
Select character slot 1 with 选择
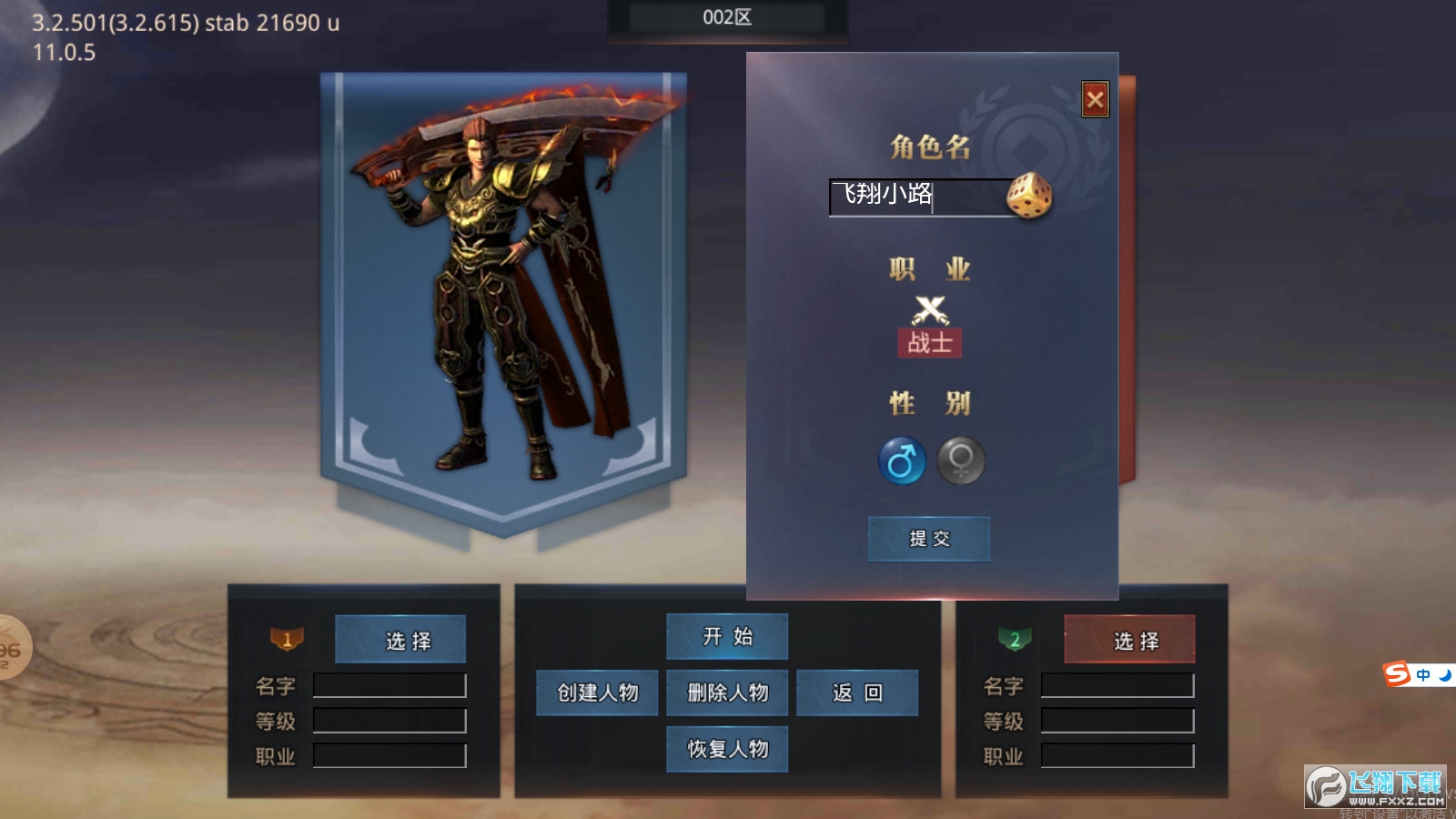[400, 640]
